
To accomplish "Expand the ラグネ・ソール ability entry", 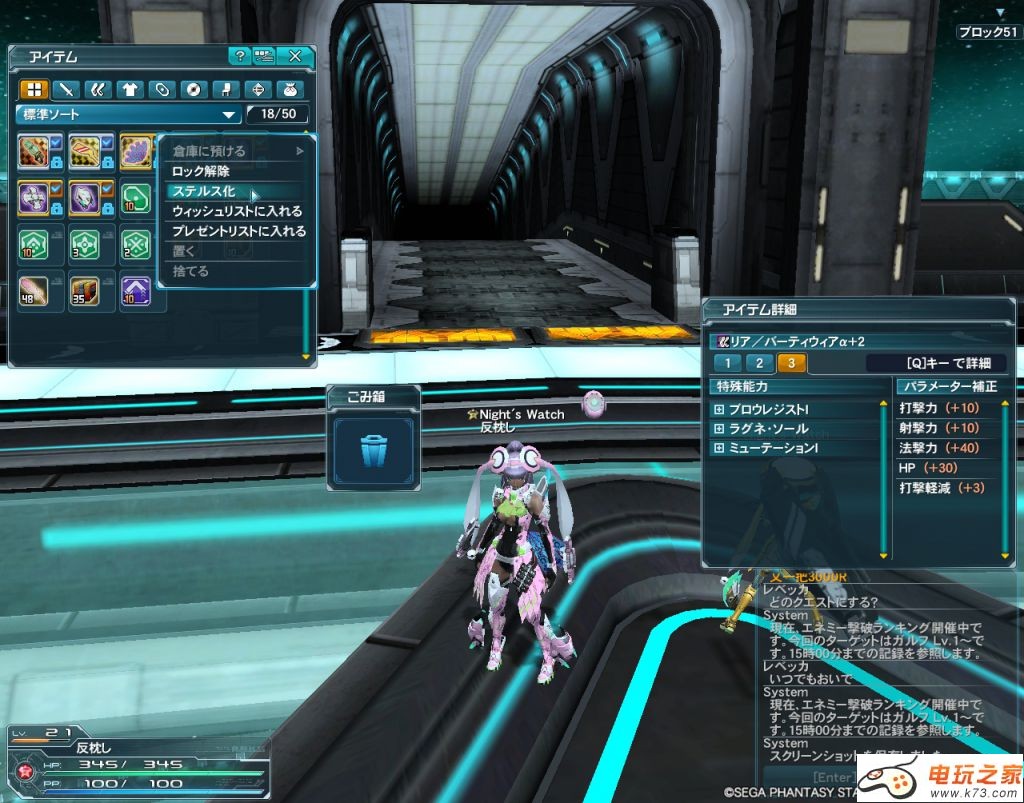I will [718, 429].
